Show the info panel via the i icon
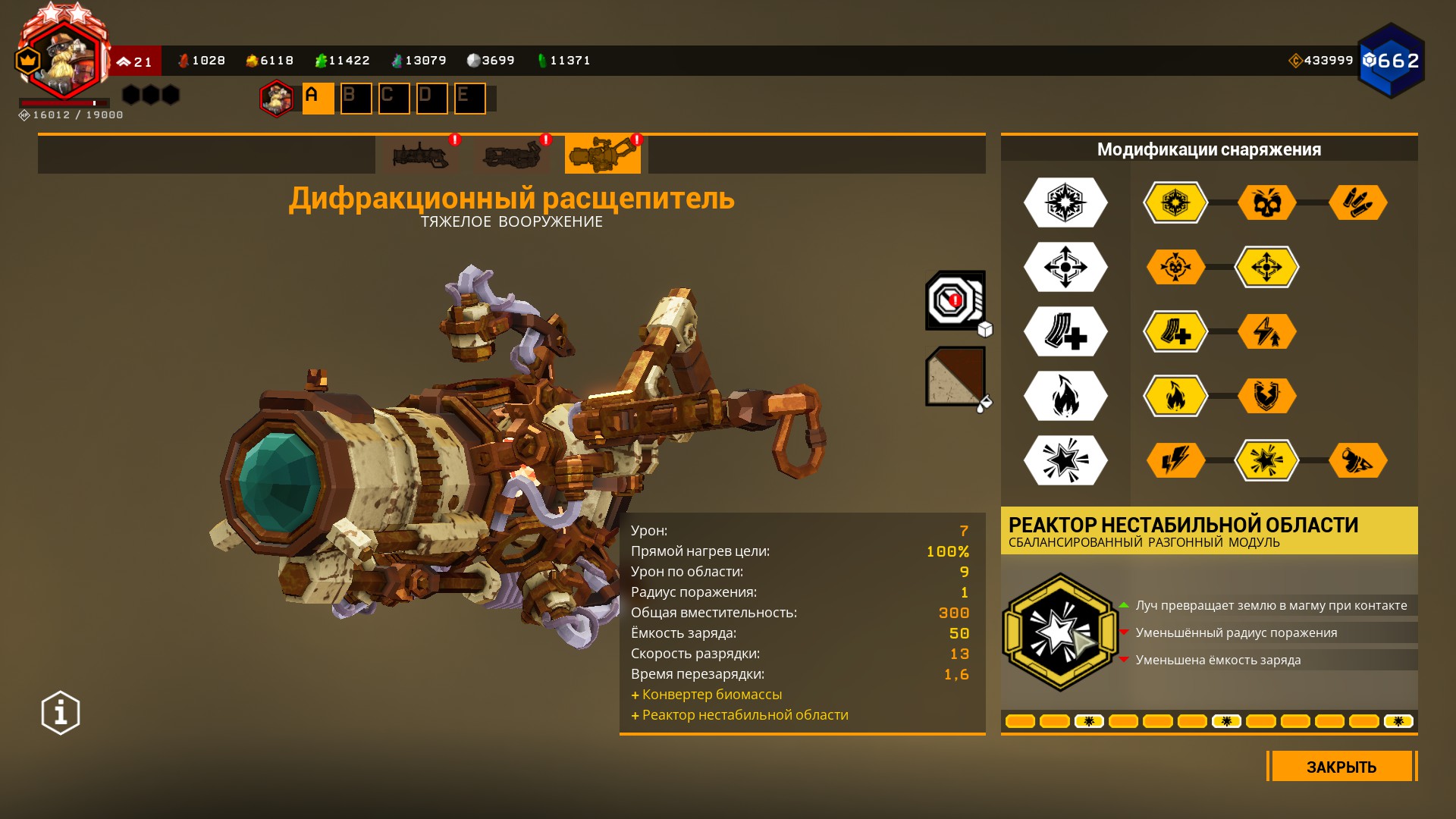Image resolution: width=1456 pixels, height=819 pixels. click(x=61, y=713)
